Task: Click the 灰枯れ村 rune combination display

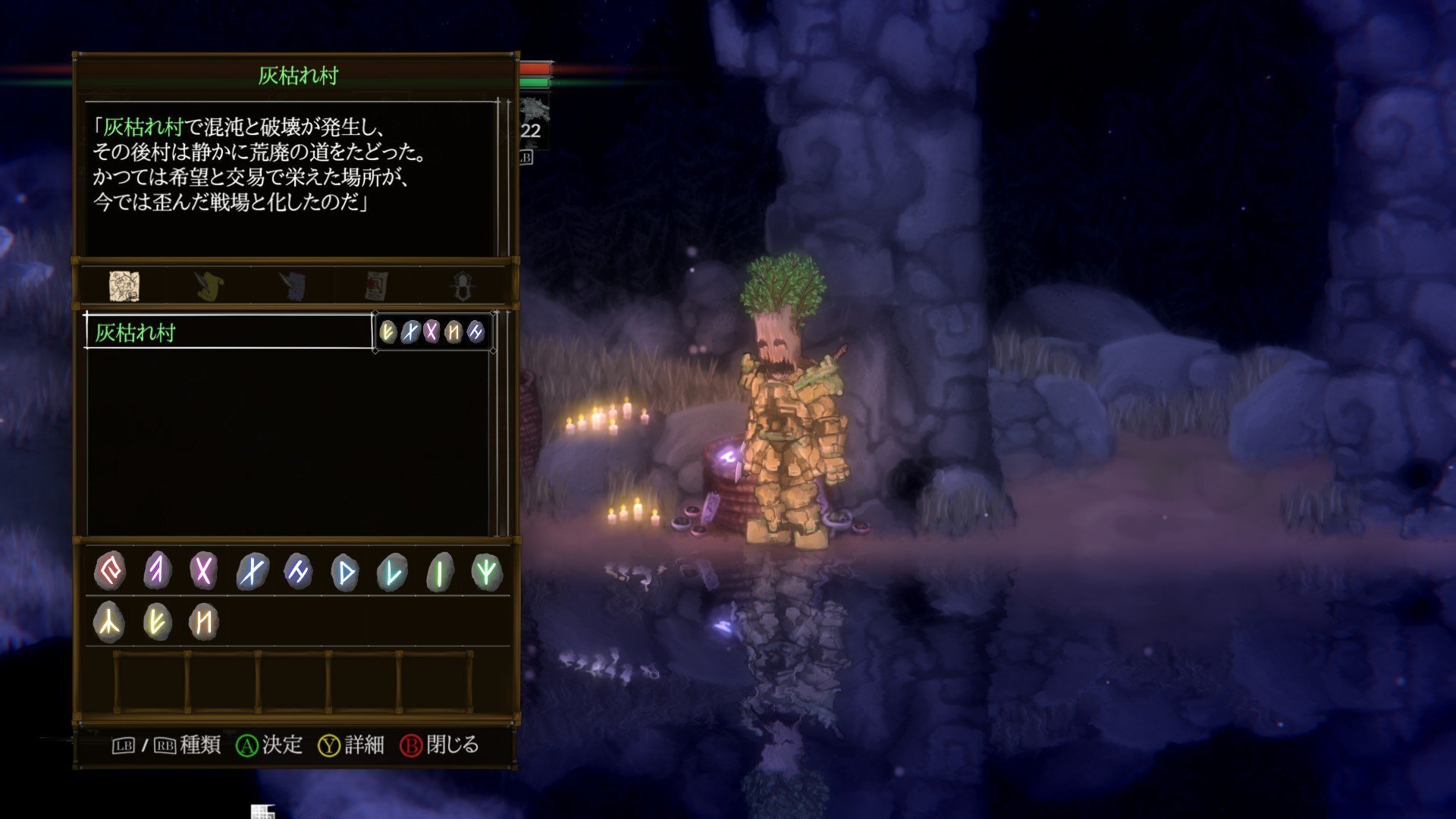Action: pos(432,331)
